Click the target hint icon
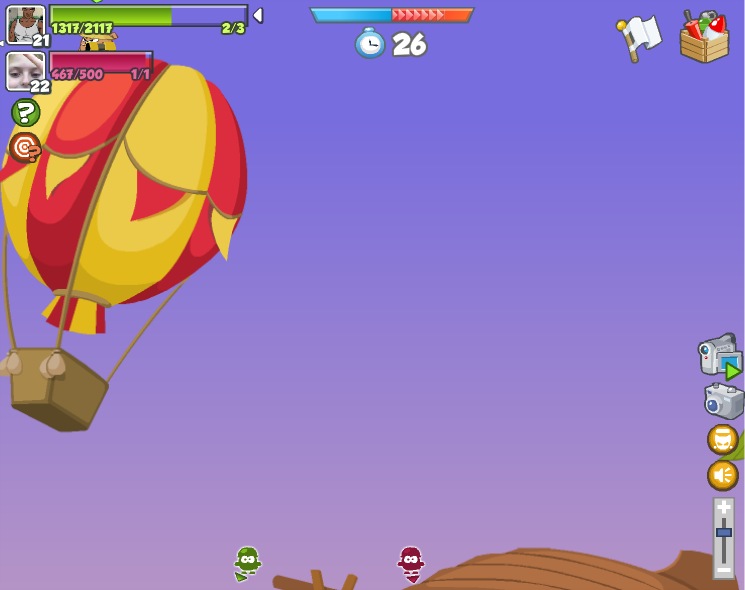 pos(25,147)
